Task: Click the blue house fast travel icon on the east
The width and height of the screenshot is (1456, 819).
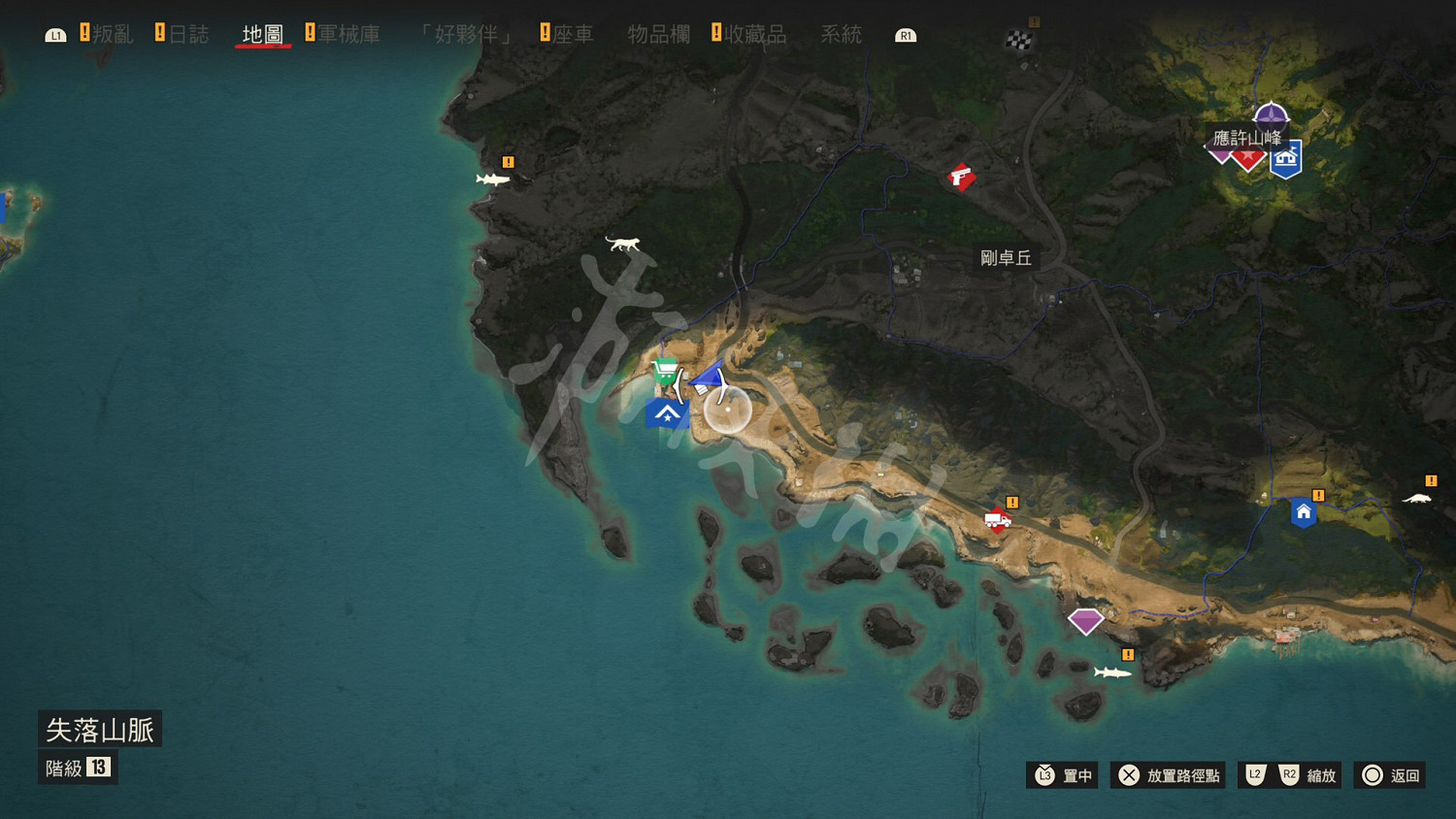Action: [x=1303, y=512]
